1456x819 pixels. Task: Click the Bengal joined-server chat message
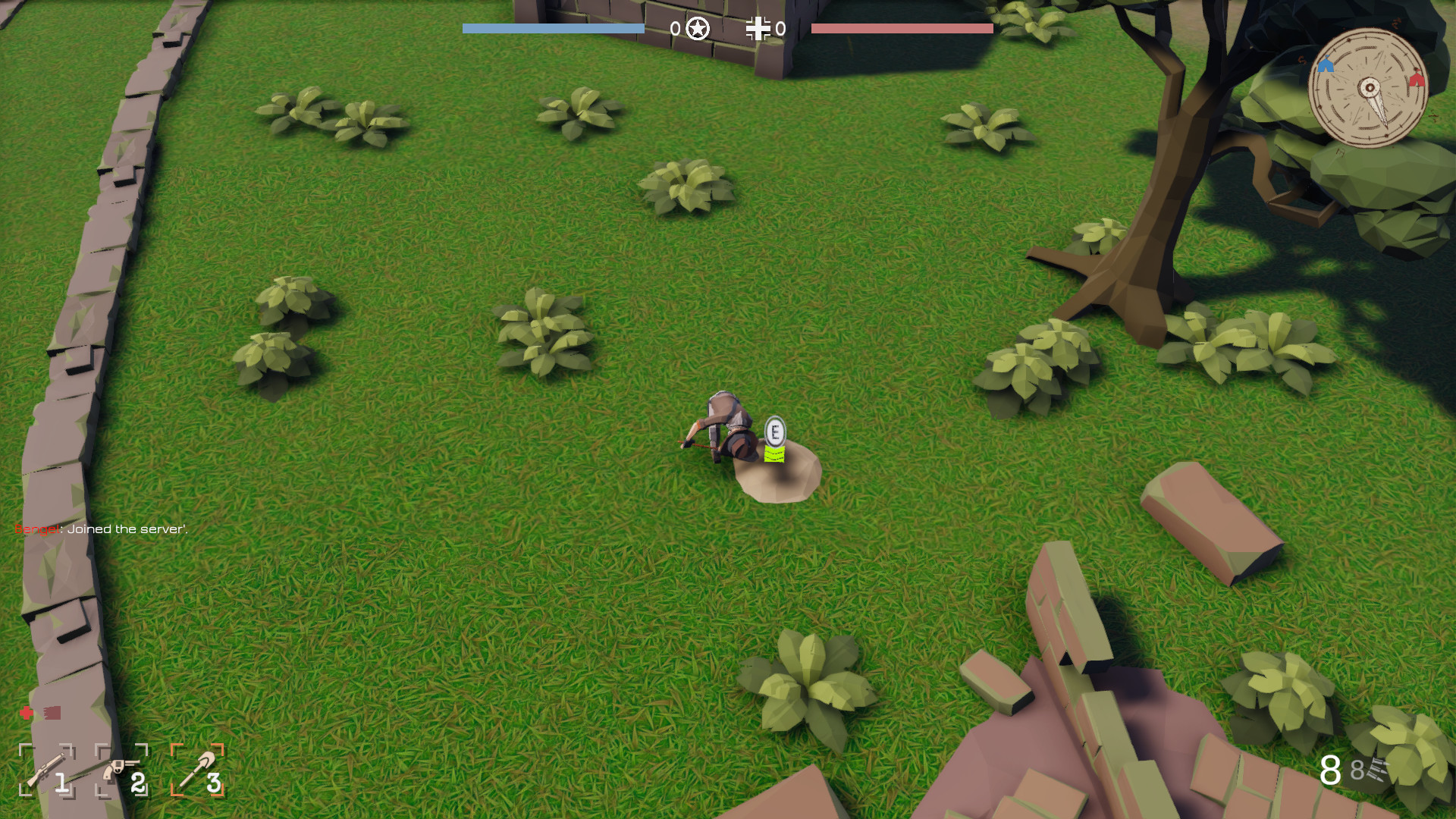(99, 529)
